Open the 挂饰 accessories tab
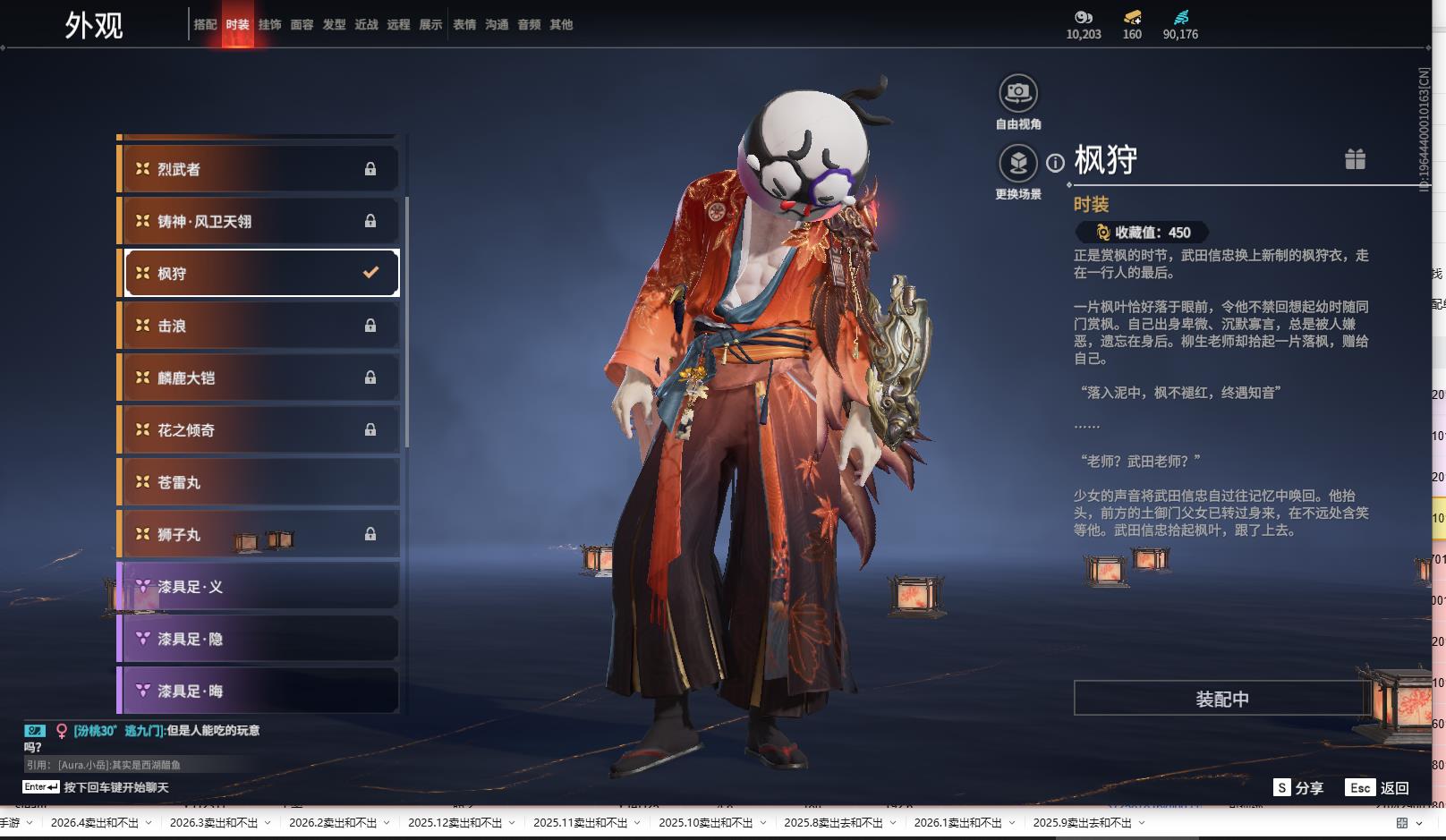 [x=269, y=25]
